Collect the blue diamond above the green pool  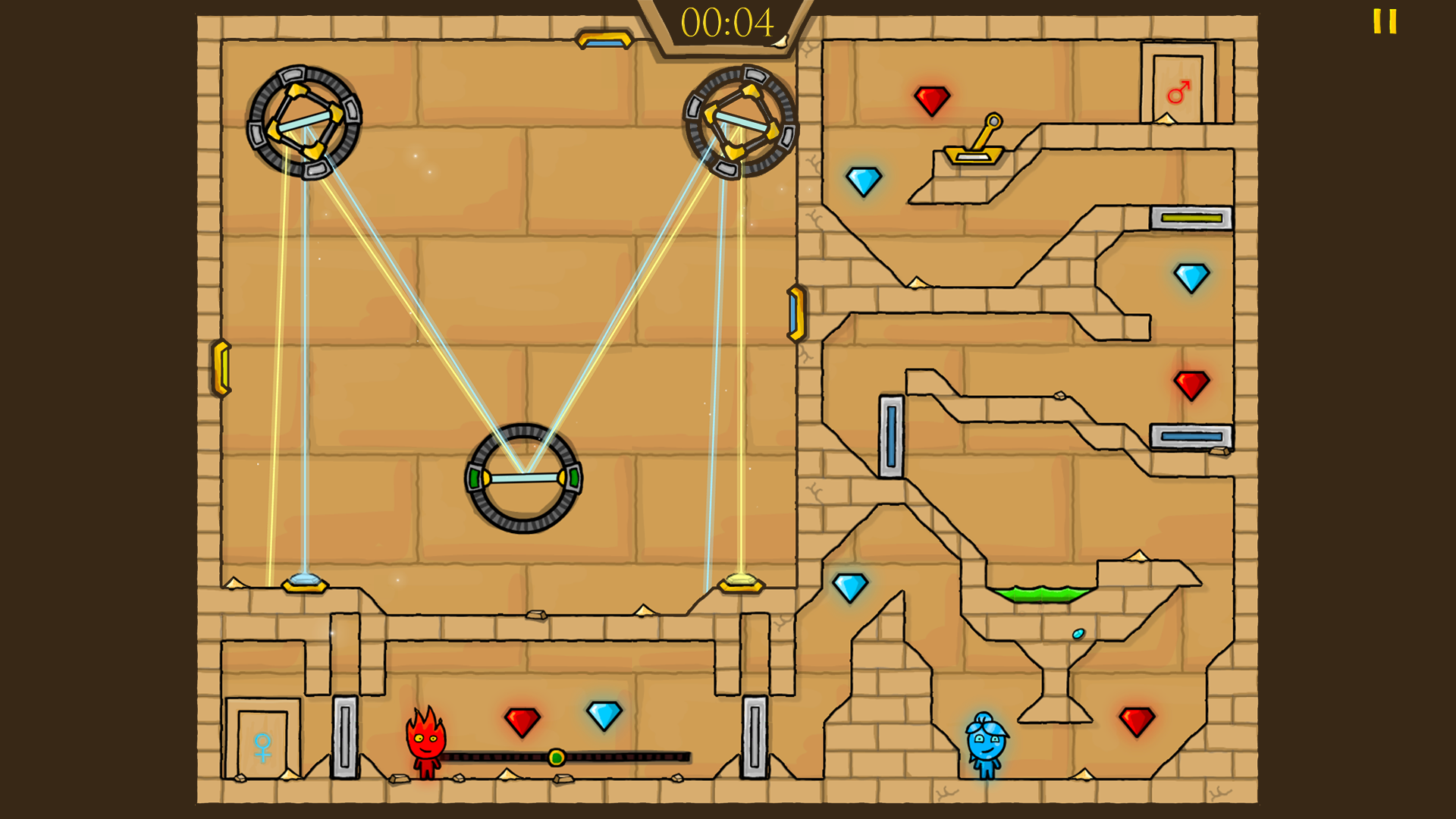pos(849,584)
